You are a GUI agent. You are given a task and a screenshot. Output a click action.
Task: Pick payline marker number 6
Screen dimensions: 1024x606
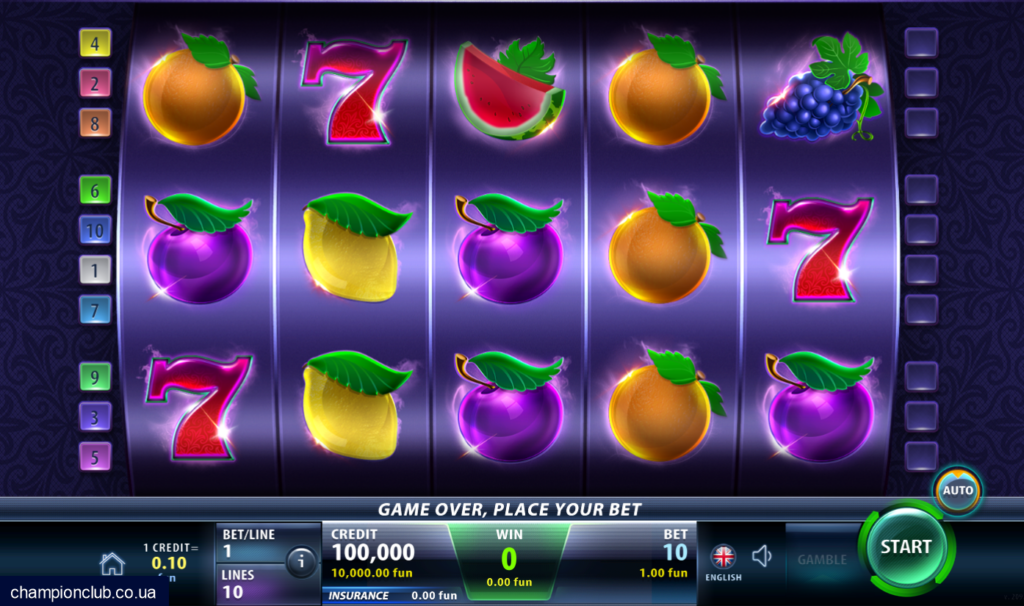tap(95, 189)
